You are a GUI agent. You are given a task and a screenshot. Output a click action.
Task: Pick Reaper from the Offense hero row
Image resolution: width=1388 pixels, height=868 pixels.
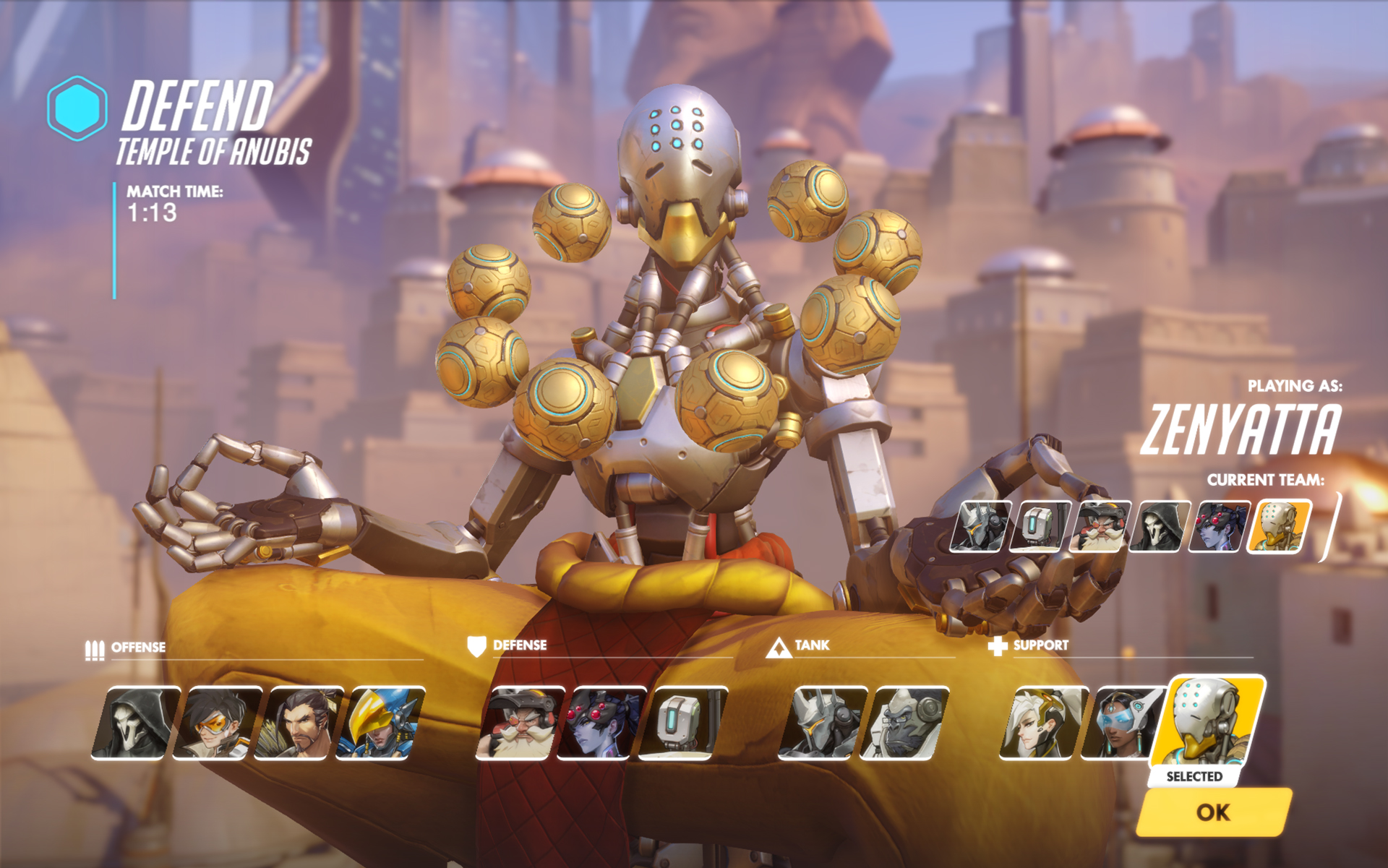pyautogui.click(x=136, y=723)
